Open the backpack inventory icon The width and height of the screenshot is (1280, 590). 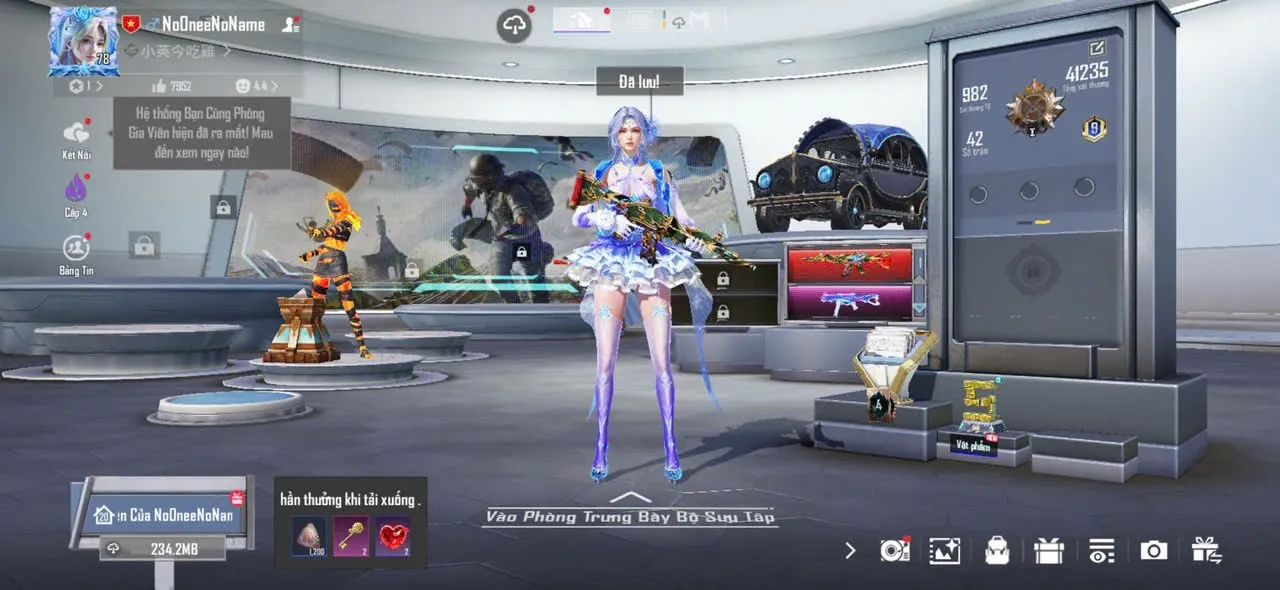[997, 550]
